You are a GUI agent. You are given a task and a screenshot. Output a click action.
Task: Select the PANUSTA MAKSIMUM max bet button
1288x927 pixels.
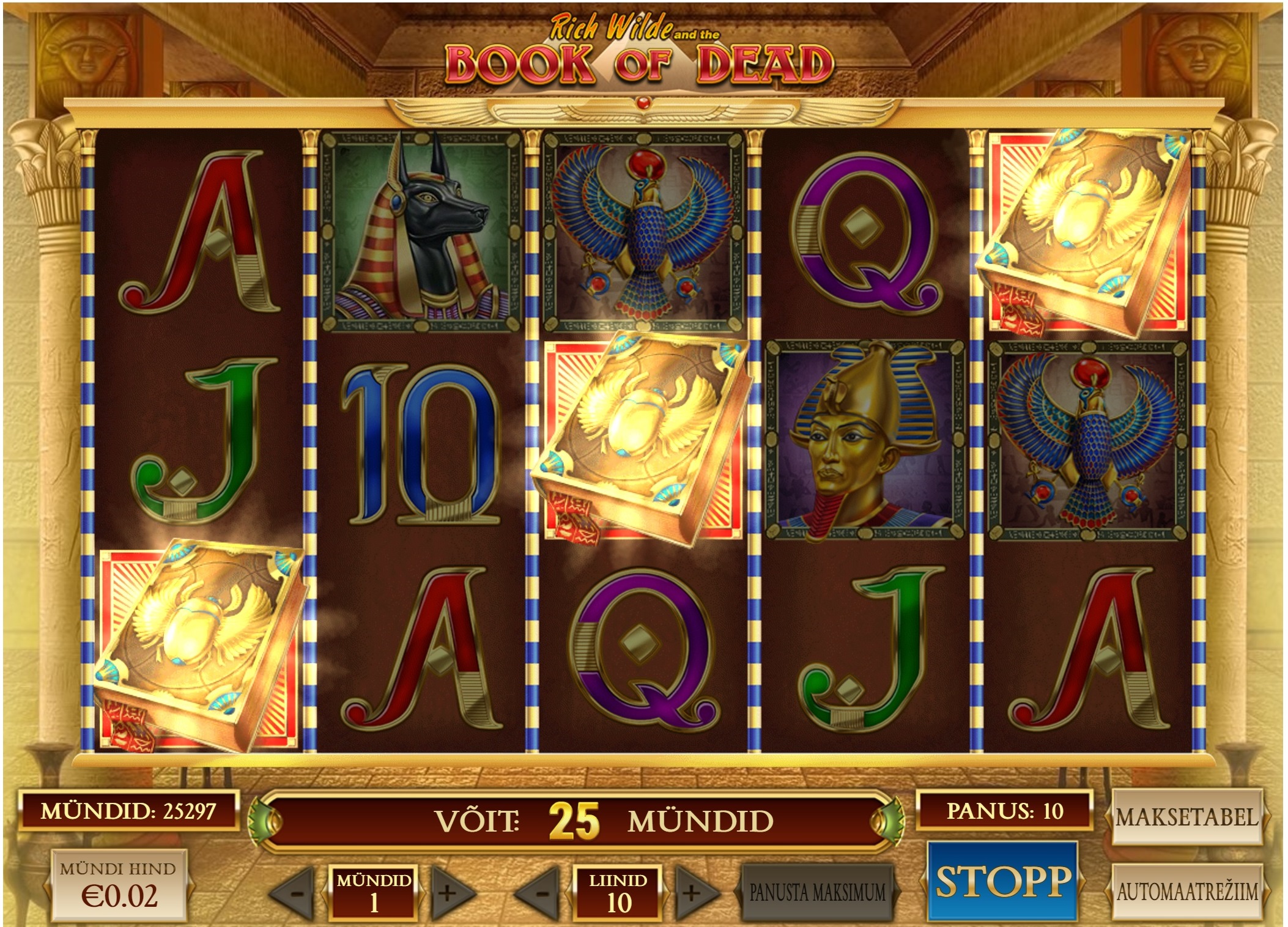coord(818,893)
